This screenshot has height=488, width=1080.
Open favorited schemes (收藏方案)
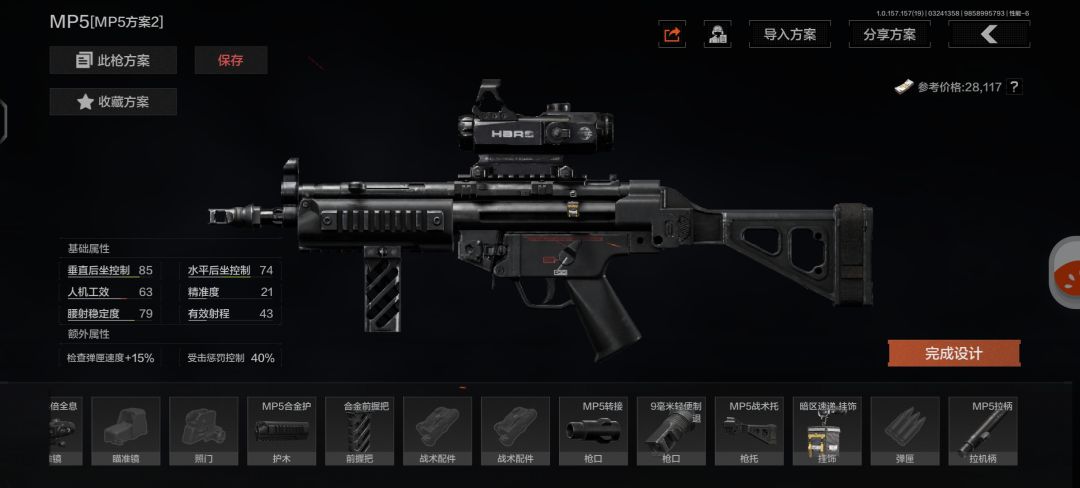coord(113,101)
